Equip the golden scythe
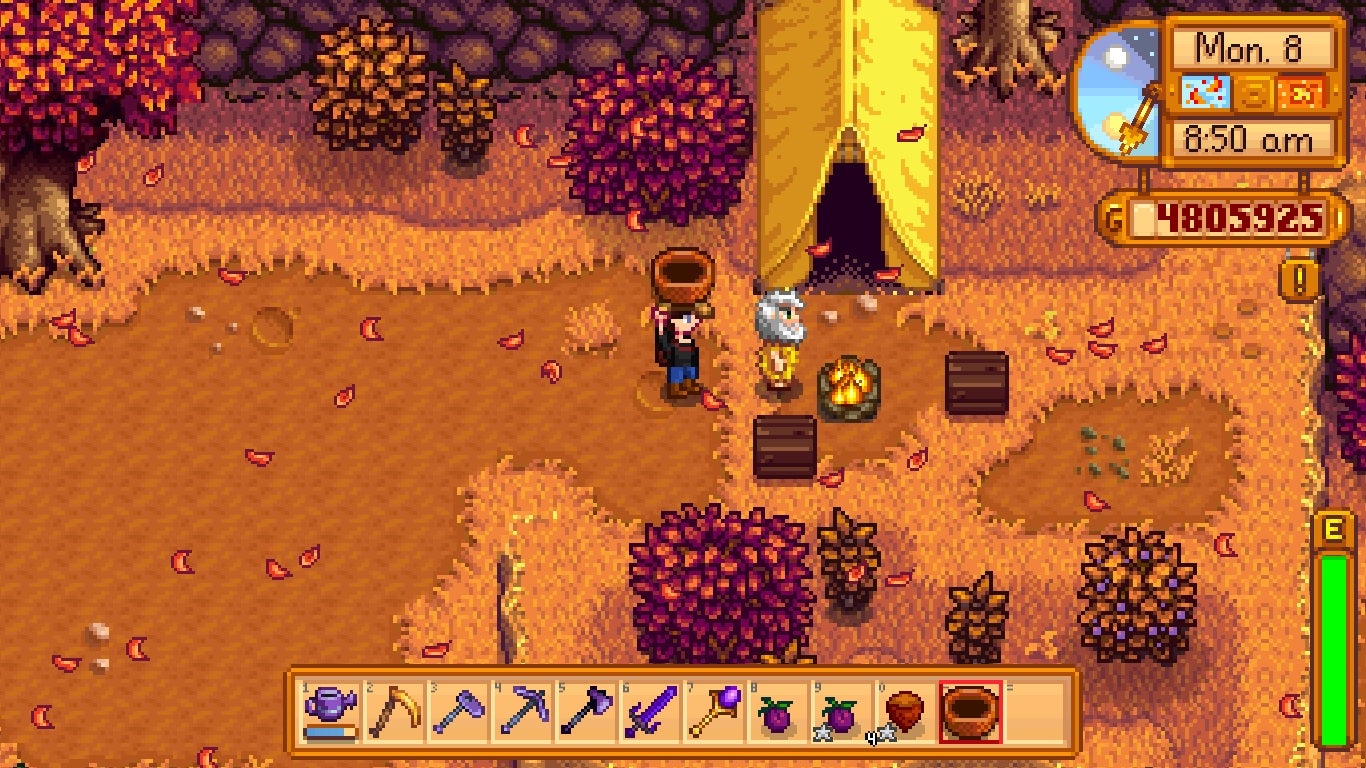Screen dimensions: 1366x768 (x=394, y=711)
